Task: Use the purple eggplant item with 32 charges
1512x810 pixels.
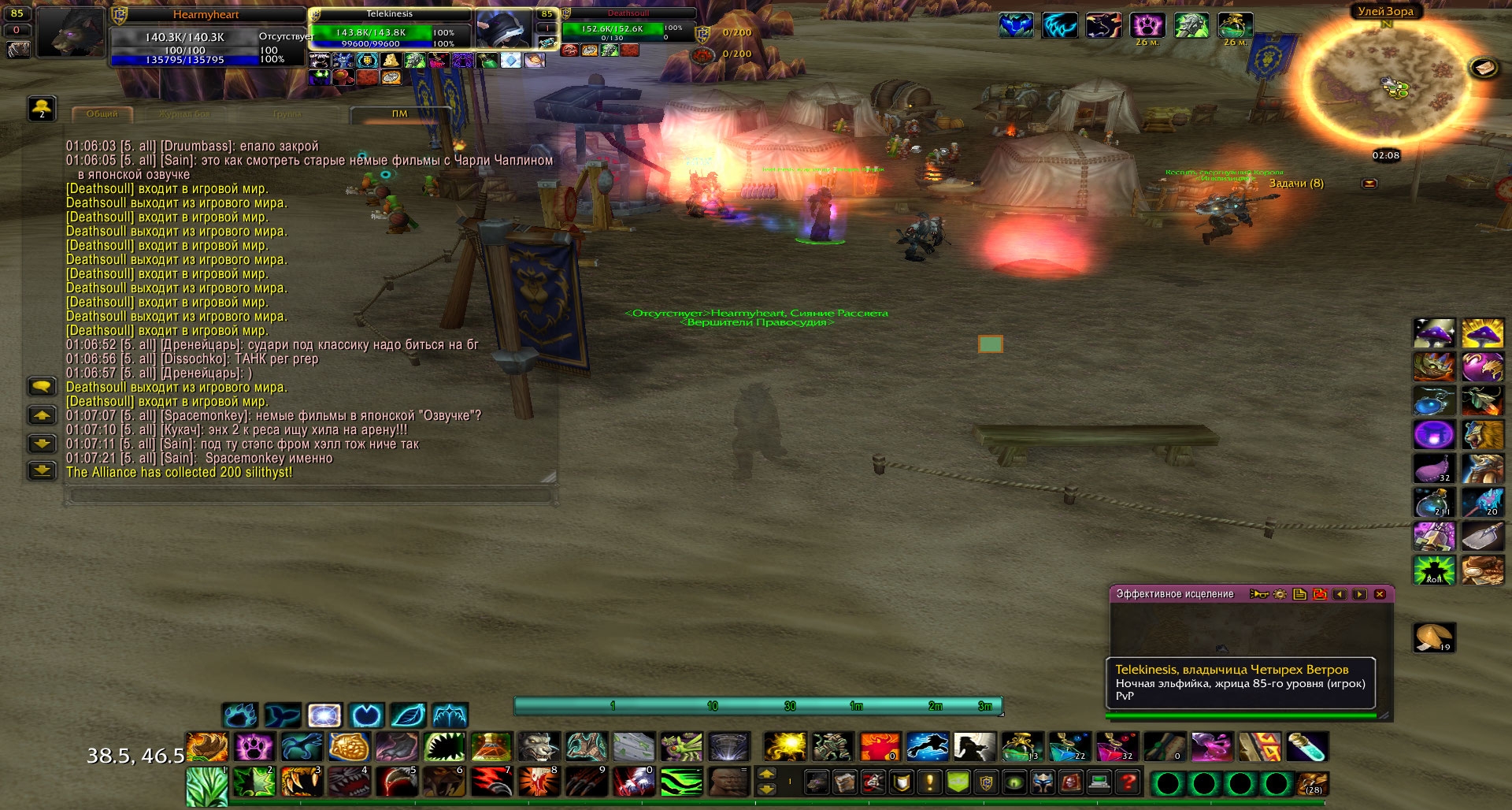Action: tap(1433, 469)
